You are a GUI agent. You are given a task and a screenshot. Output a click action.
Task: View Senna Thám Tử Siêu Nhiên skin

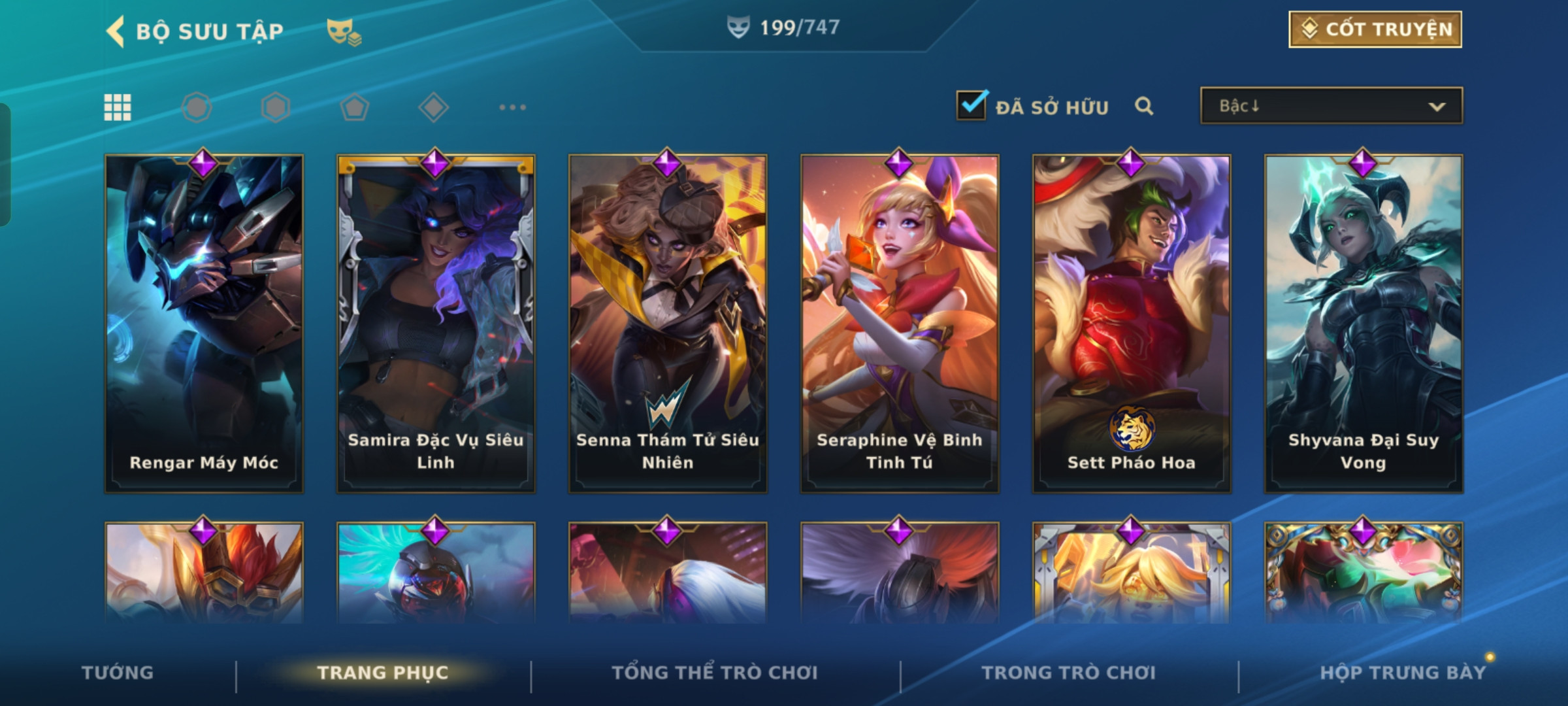pyautogui.click(x=668, y=324)
